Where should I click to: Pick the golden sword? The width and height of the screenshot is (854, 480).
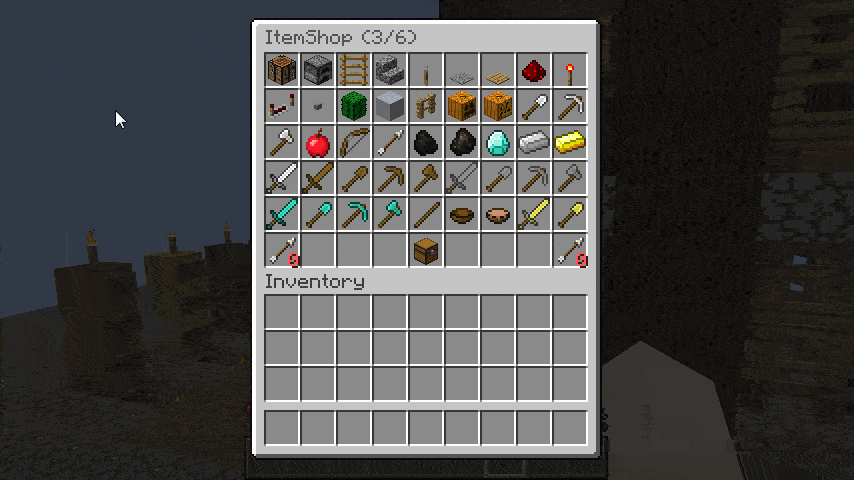[x=534, y=215]
